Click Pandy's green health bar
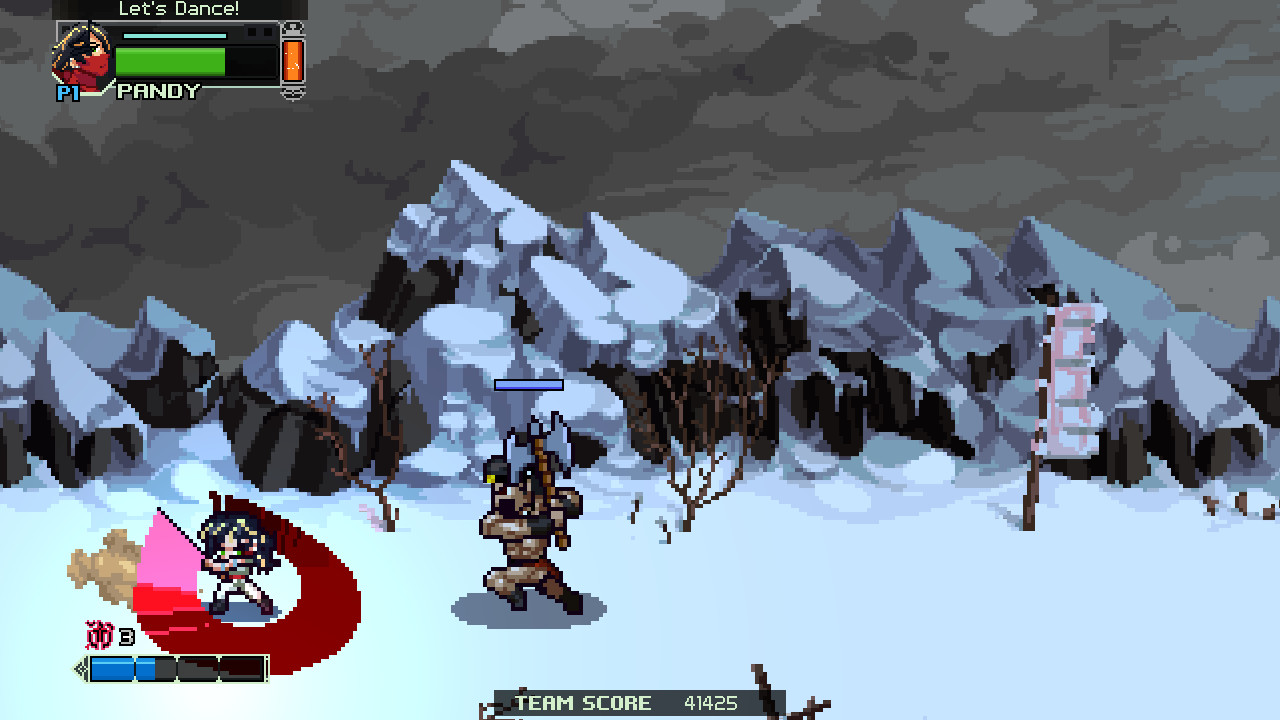This screenshot has width=1280, height=720. pyautogui.click(x=168, y=62)
